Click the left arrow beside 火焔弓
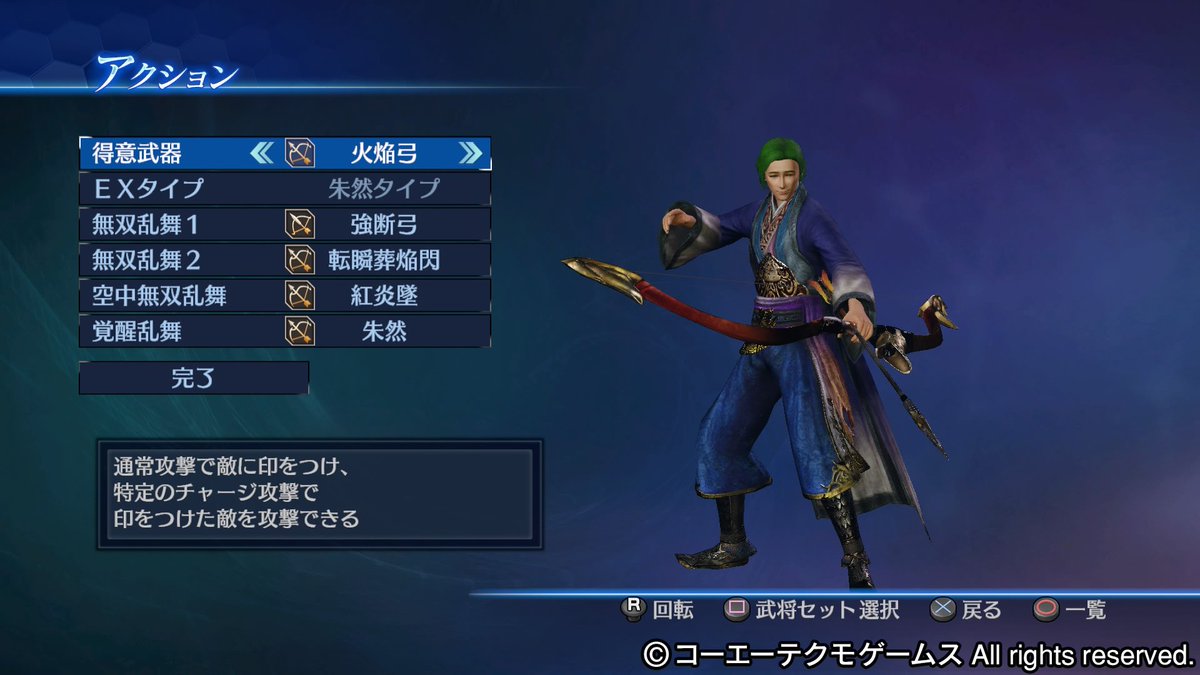Viewport: 1200px width, 675px height. click(x=261, y=153)
